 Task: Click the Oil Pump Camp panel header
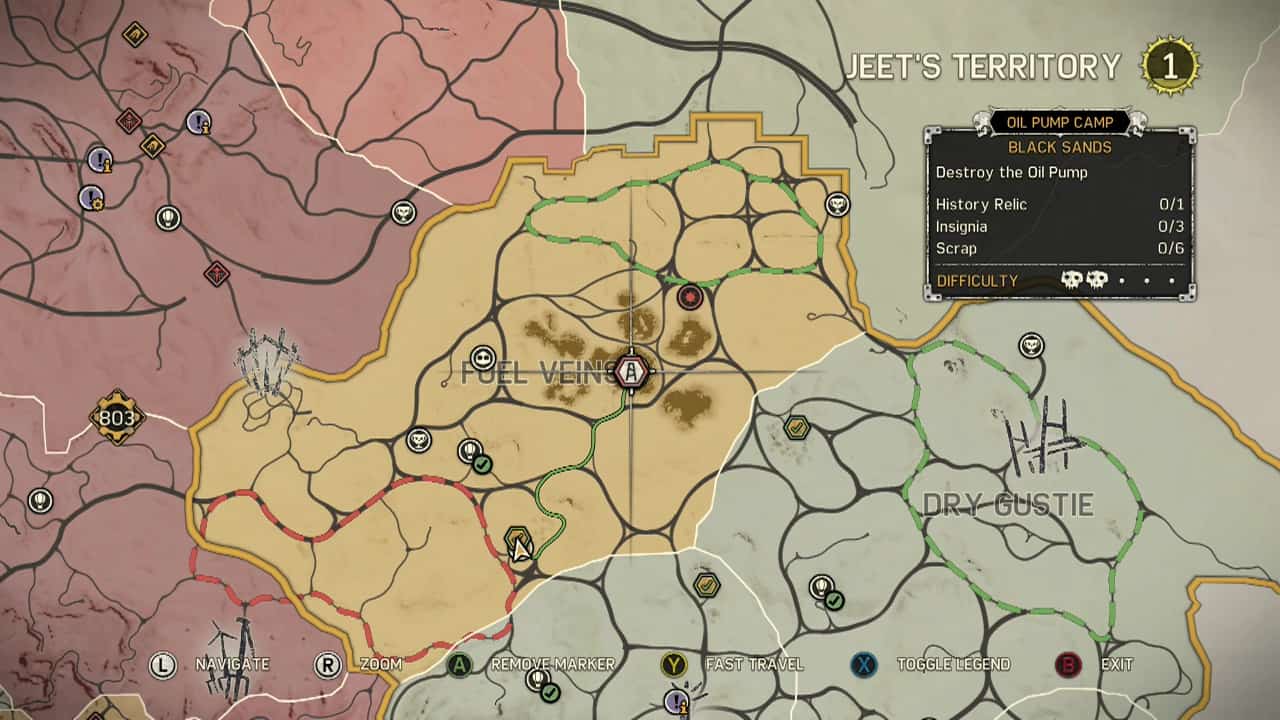point(1060,120)
